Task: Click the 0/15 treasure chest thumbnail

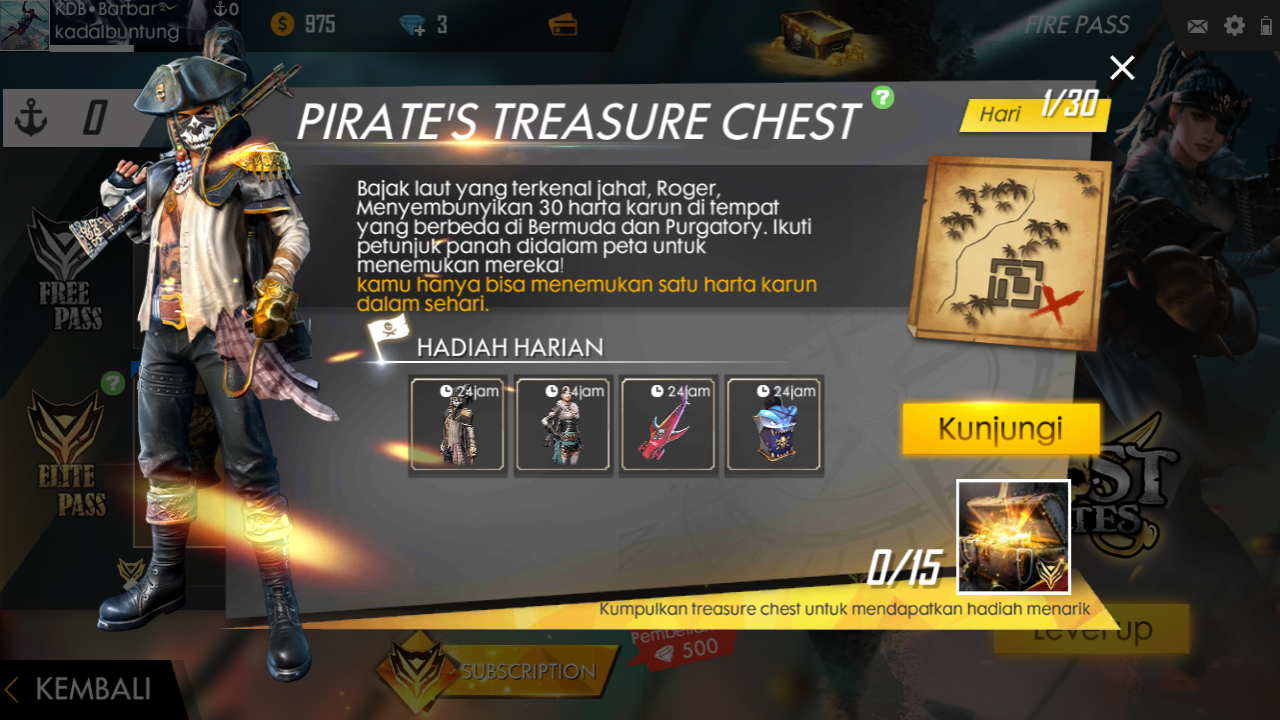Action: tap(1013, 537)
